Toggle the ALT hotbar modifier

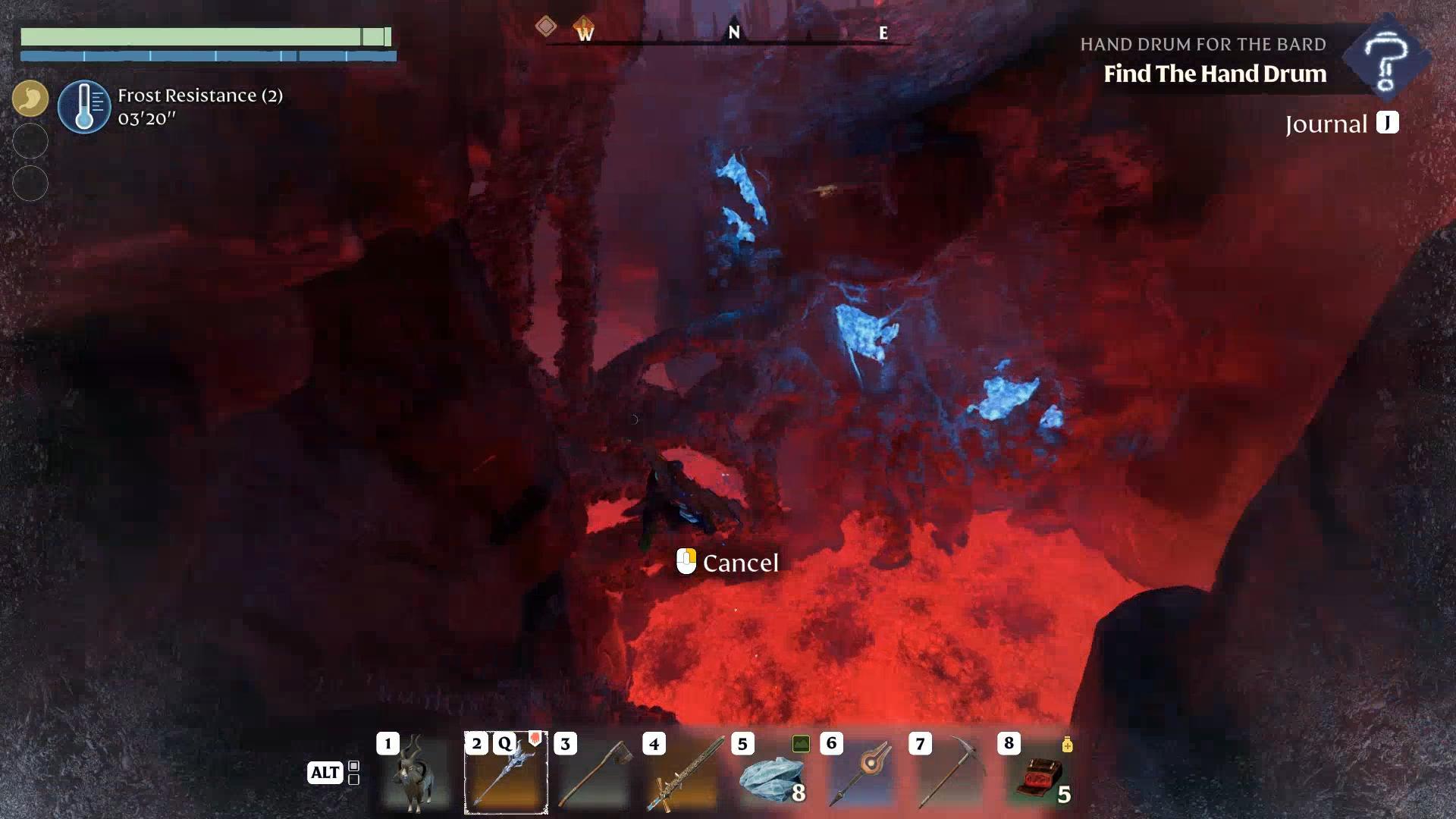[x=325, y=773]
